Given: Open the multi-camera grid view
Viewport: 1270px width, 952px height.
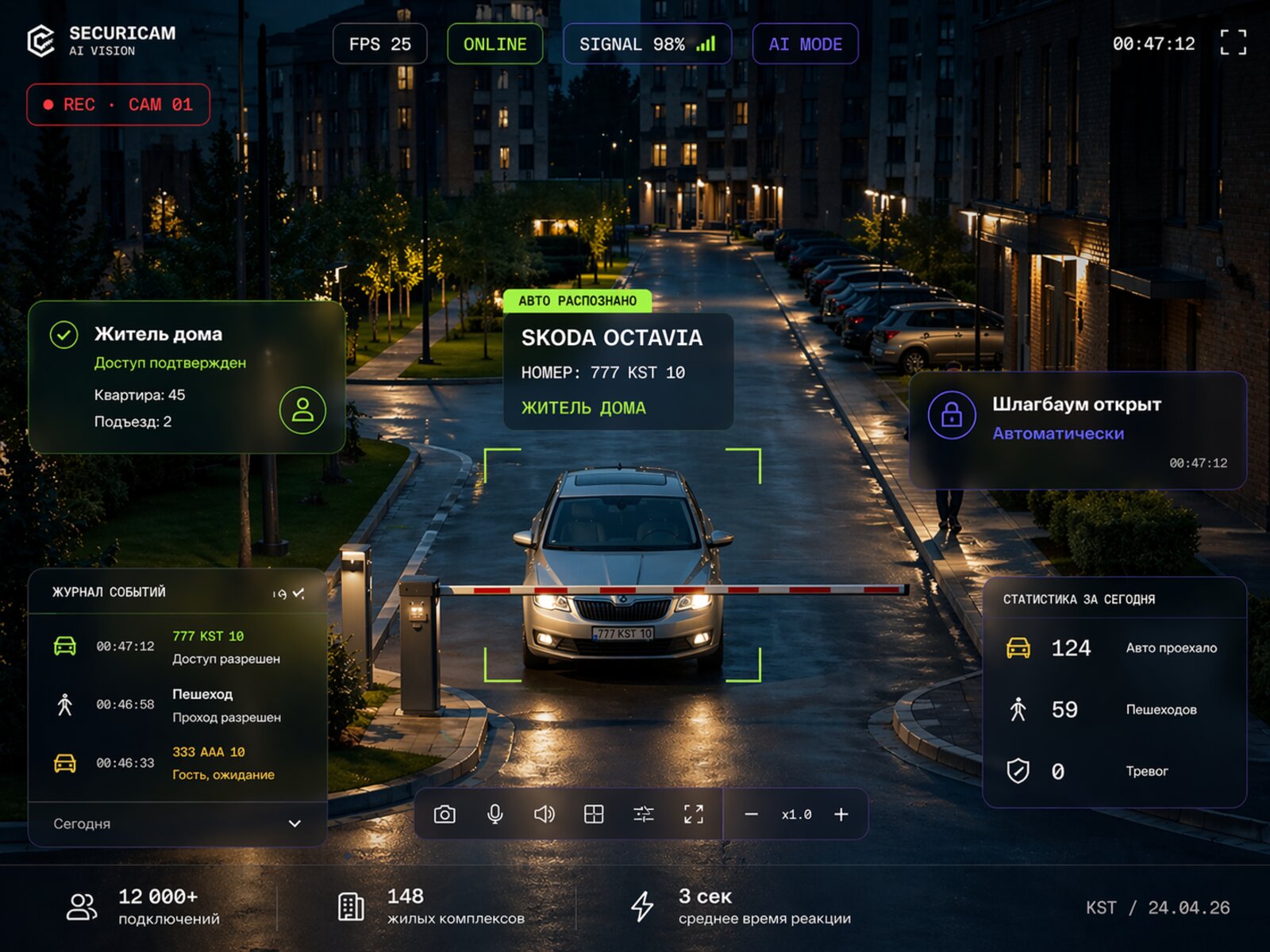Looking at the screenshot, I should pos(594,814).
